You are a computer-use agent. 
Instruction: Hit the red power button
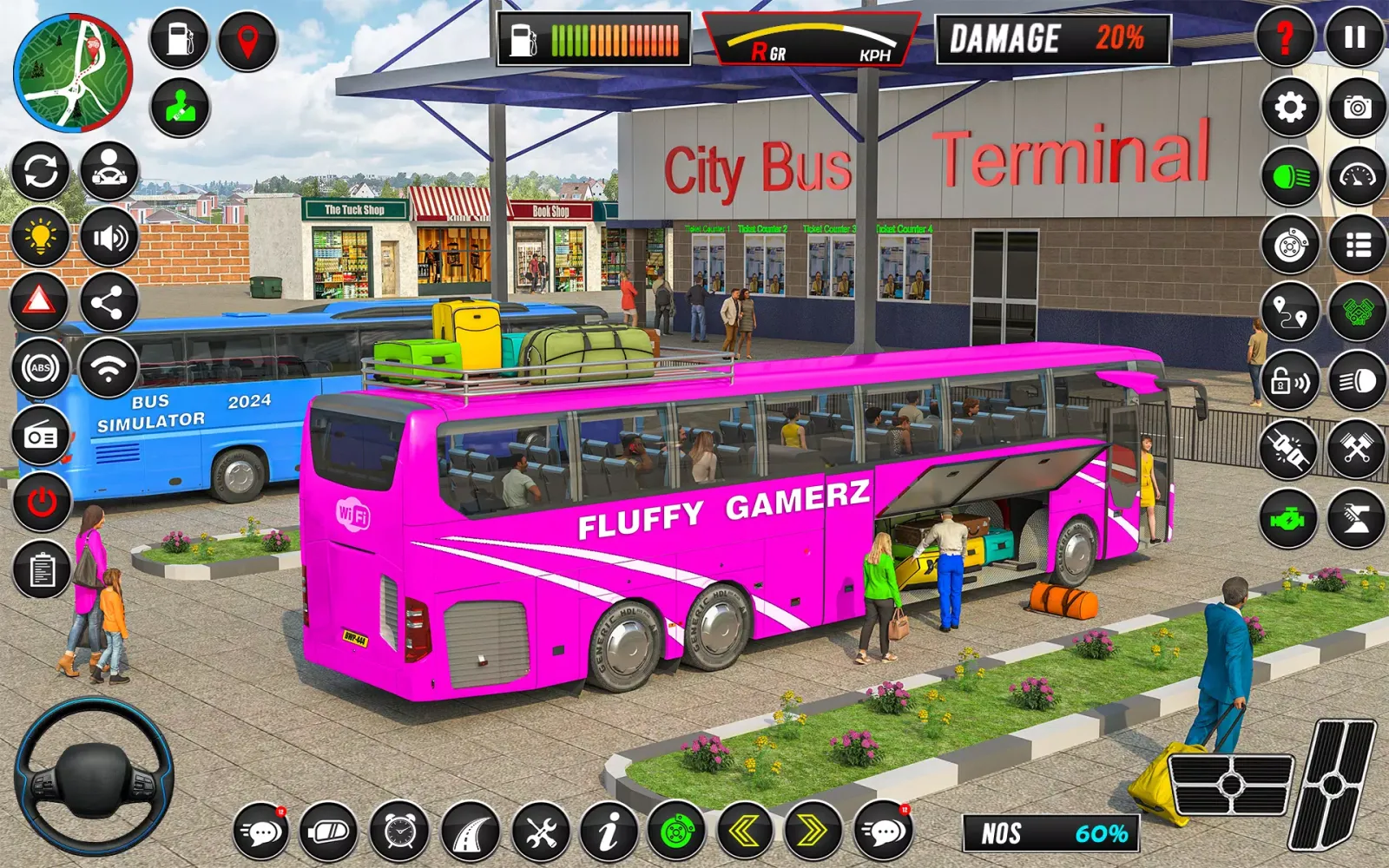(42, 502)
